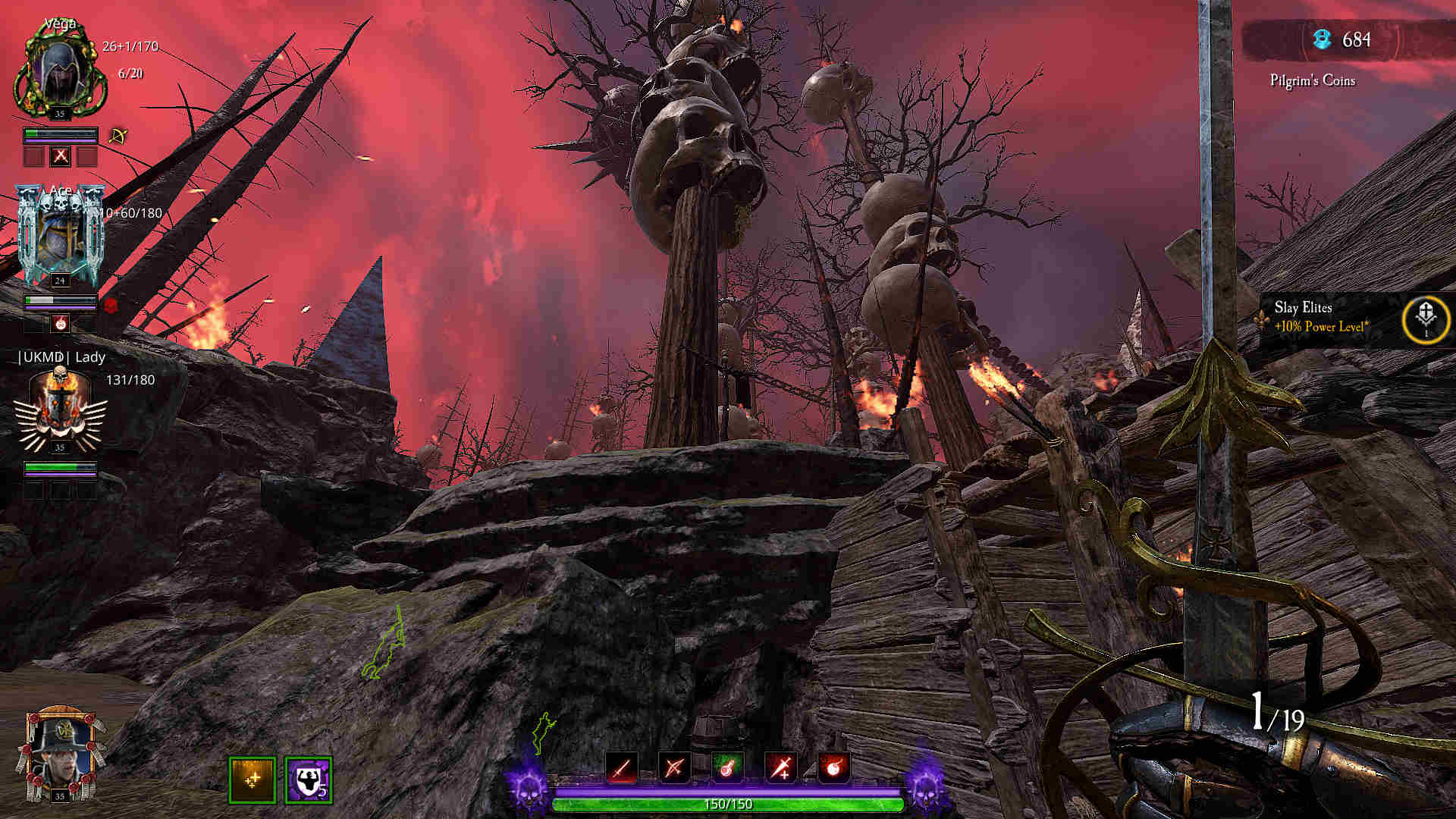The width and height of the screenshot is (1456, 819).
Task: Click Ace's red bomb item slot
Action: tap(61, 324)
